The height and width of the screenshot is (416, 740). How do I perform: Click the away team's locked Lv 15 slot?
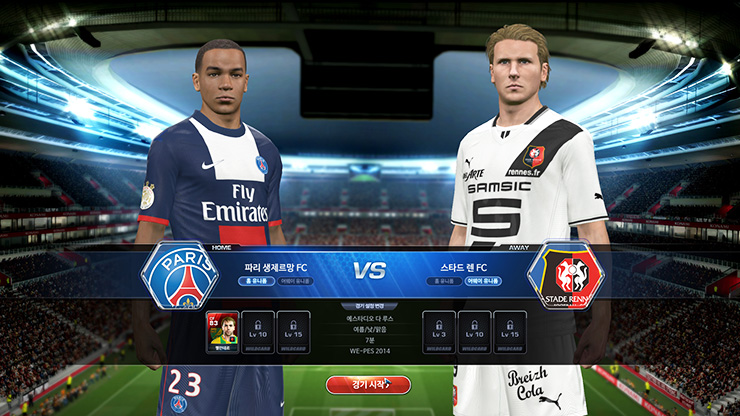510,332
